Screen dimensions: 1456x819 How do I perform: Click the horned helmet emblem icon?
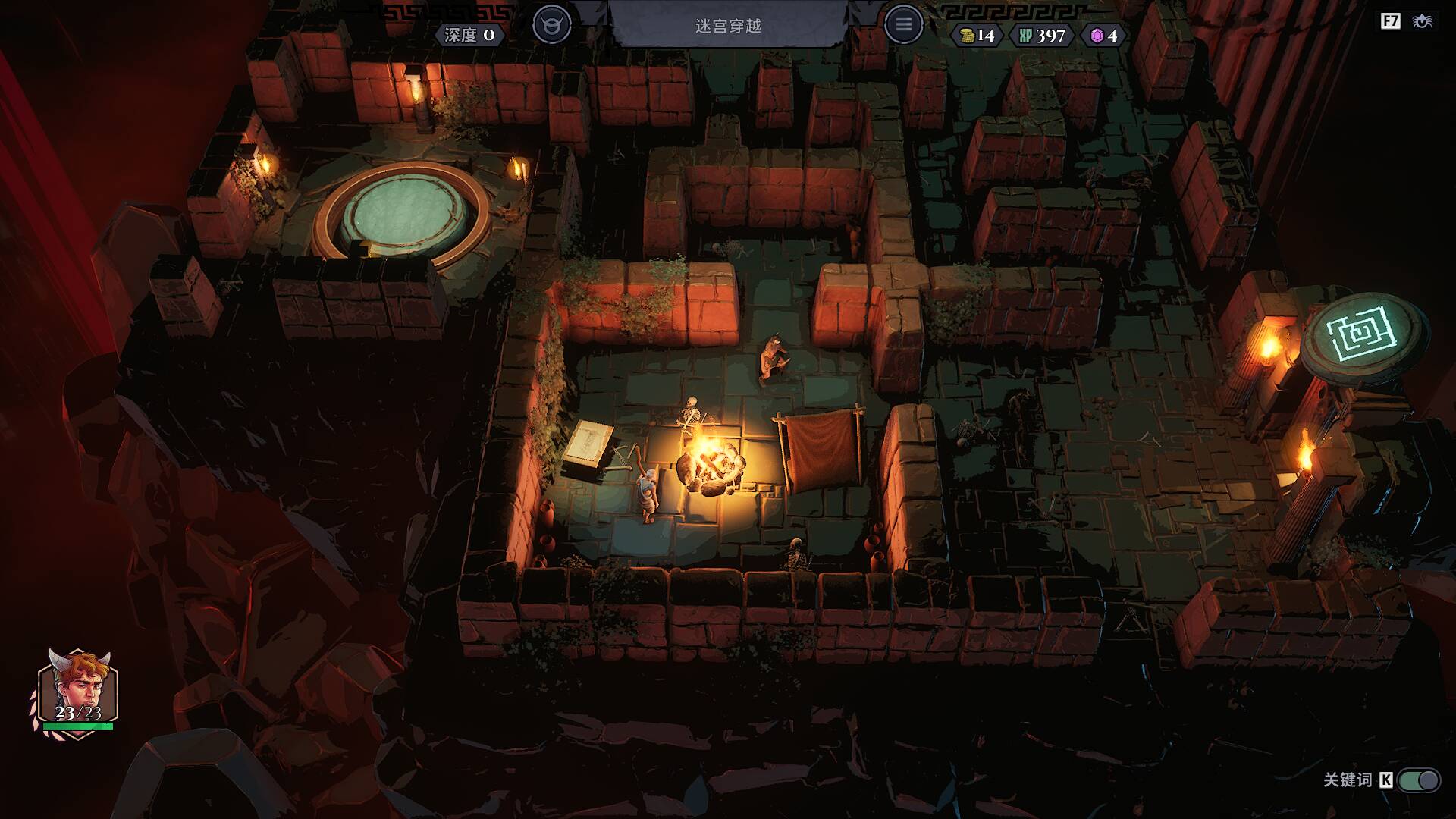click(x=551, y=25)
